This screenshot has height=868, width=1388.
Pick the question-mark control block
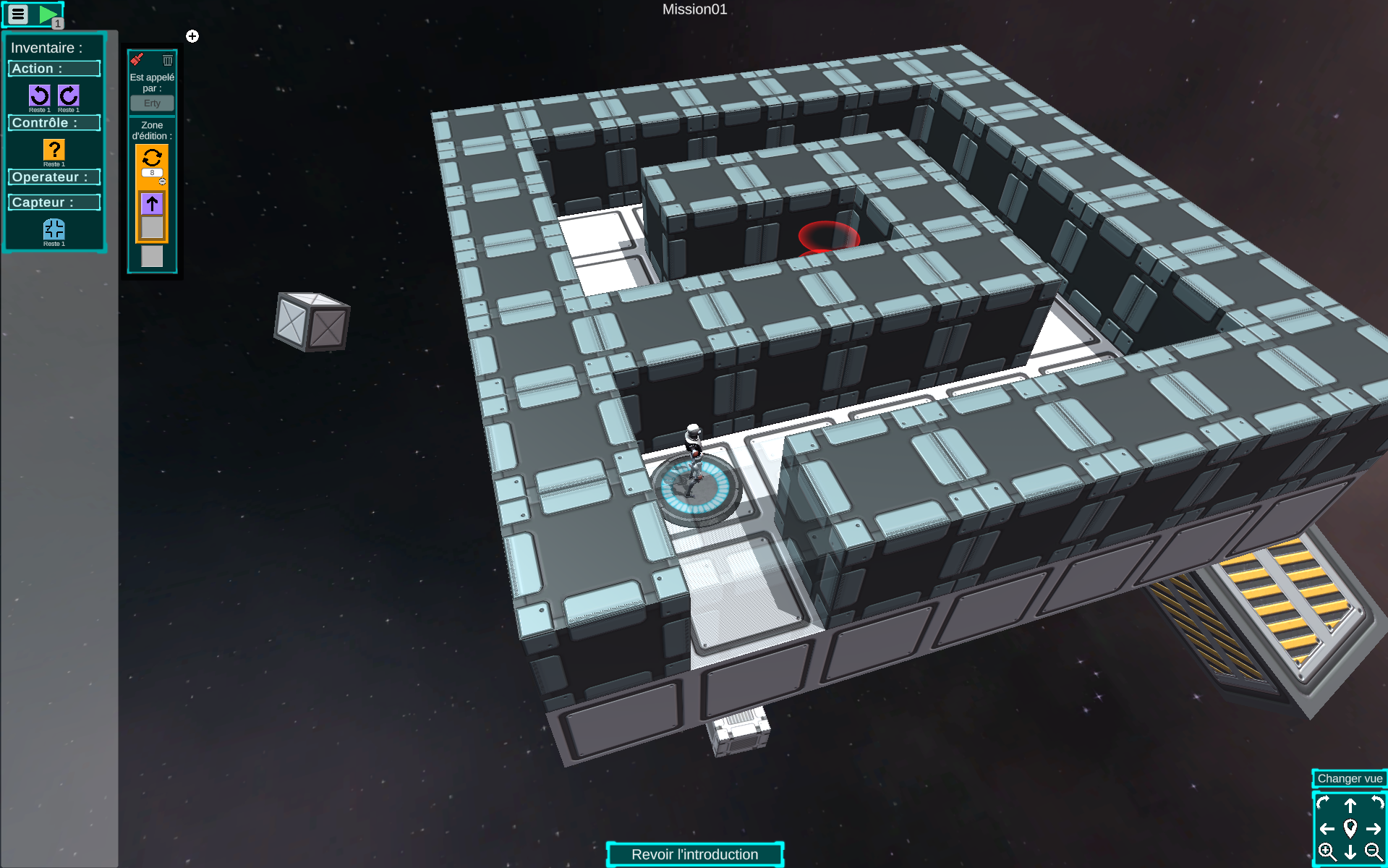coord(54,150)
